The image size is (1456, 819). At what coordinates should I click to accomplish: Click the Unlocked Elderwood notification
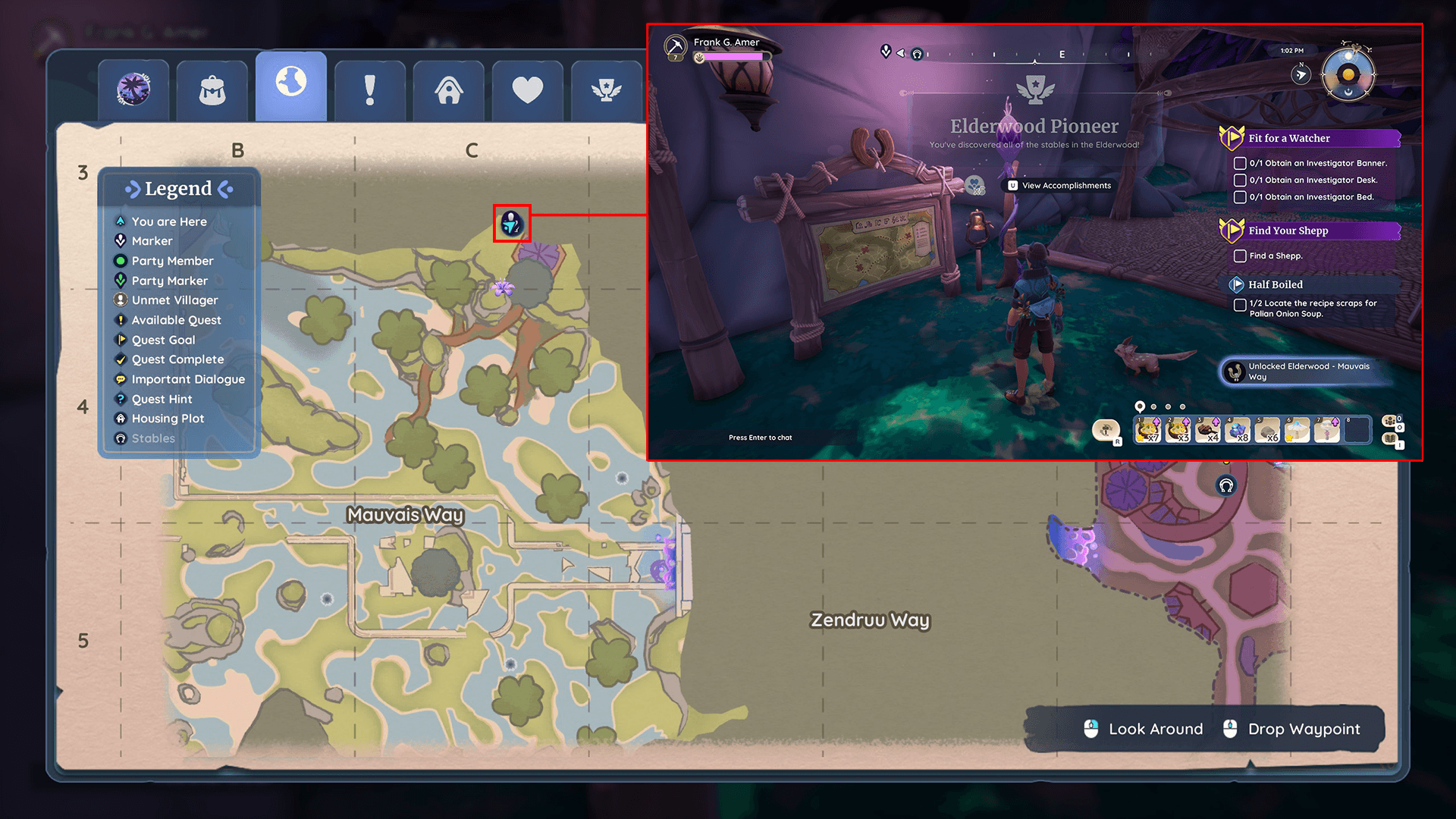[1307, 372]
